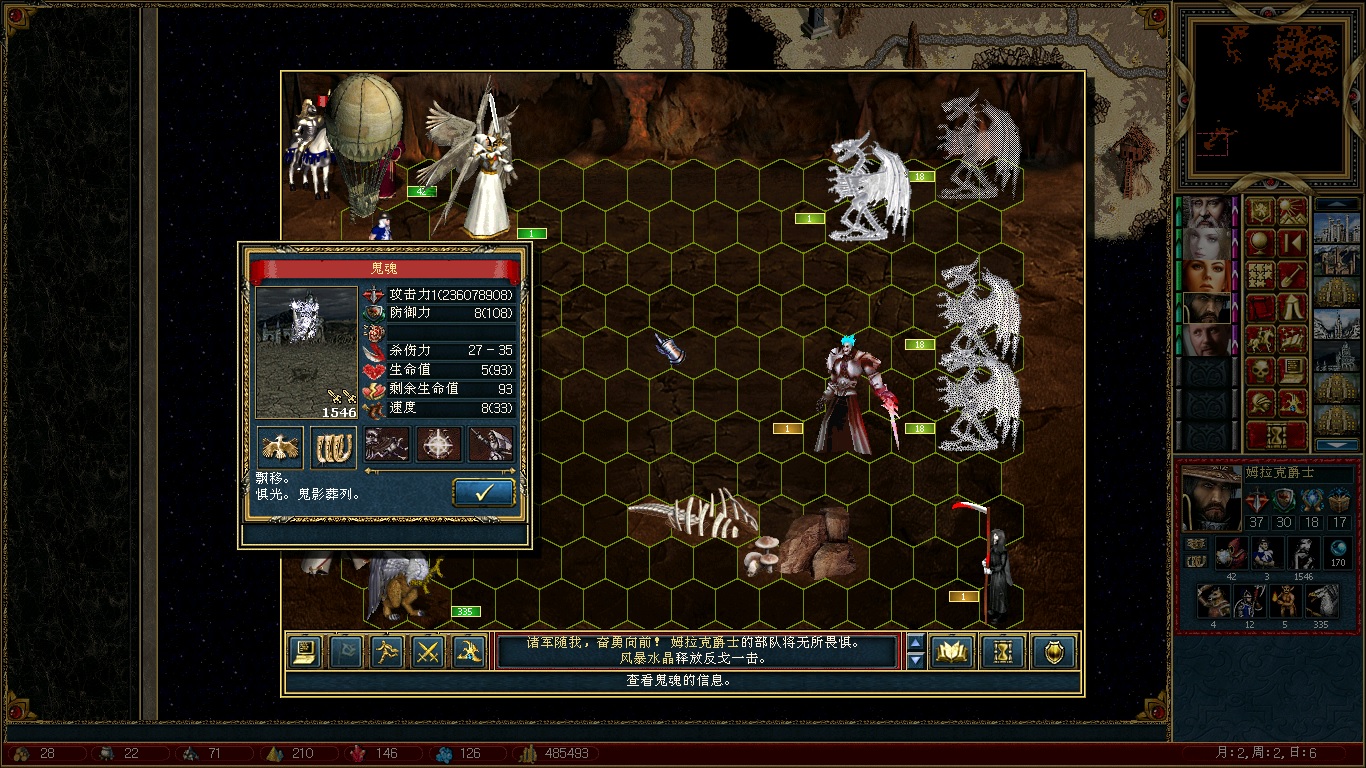Open the spellbook to cast a spell
1366x768 pixels.
click(952, 652)
